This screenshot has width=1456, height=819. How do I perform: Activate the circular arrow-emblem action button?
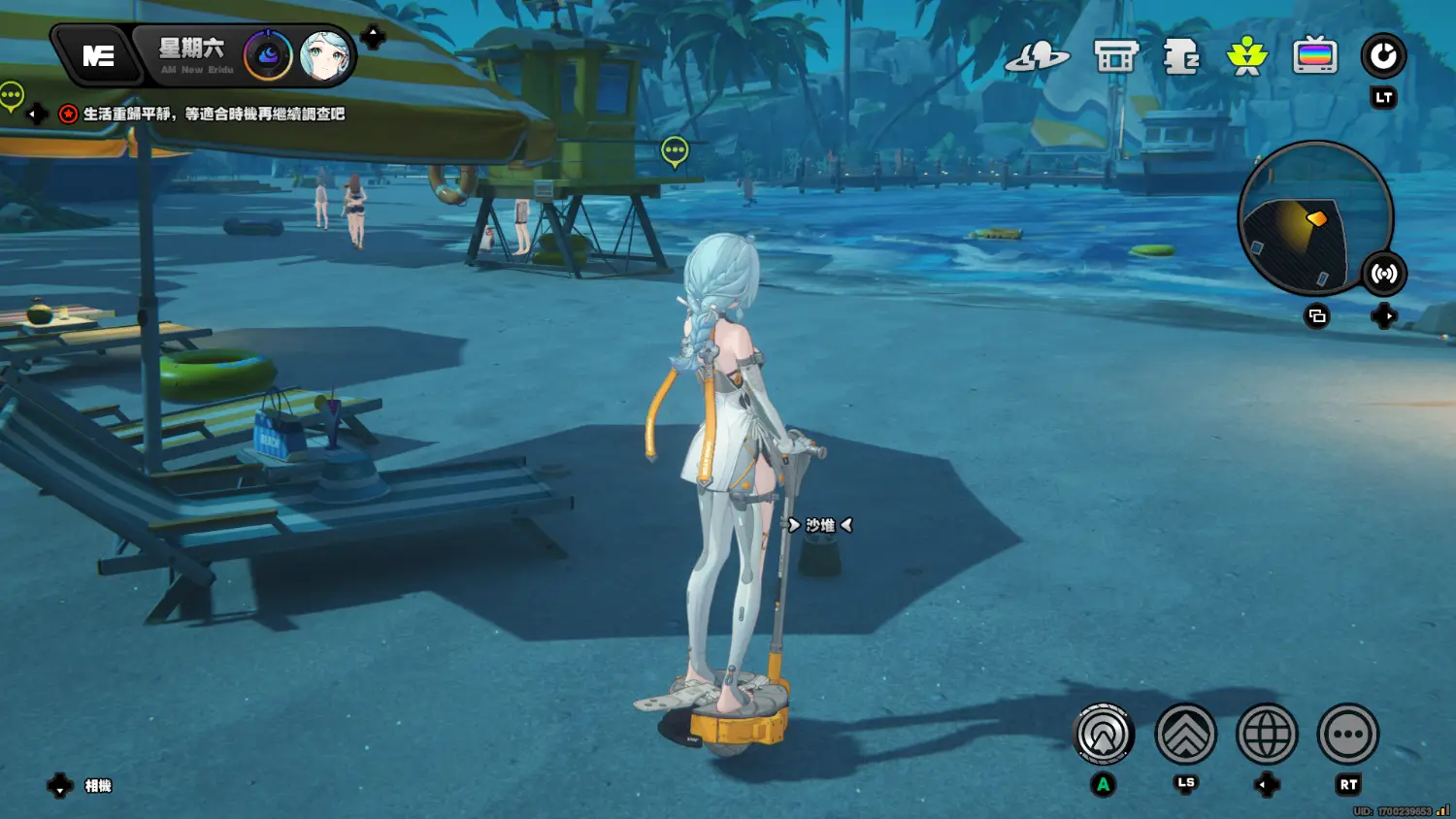coord(1104,735)
